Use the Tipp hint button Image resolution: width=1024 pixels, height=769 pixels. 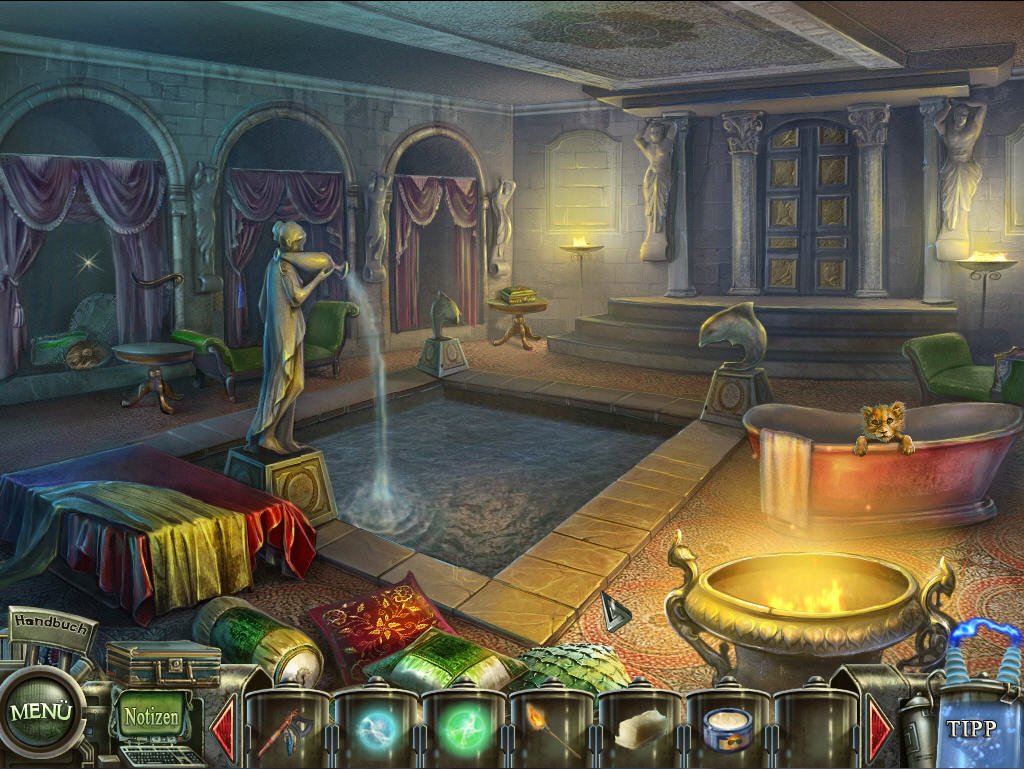pos(971,727)
